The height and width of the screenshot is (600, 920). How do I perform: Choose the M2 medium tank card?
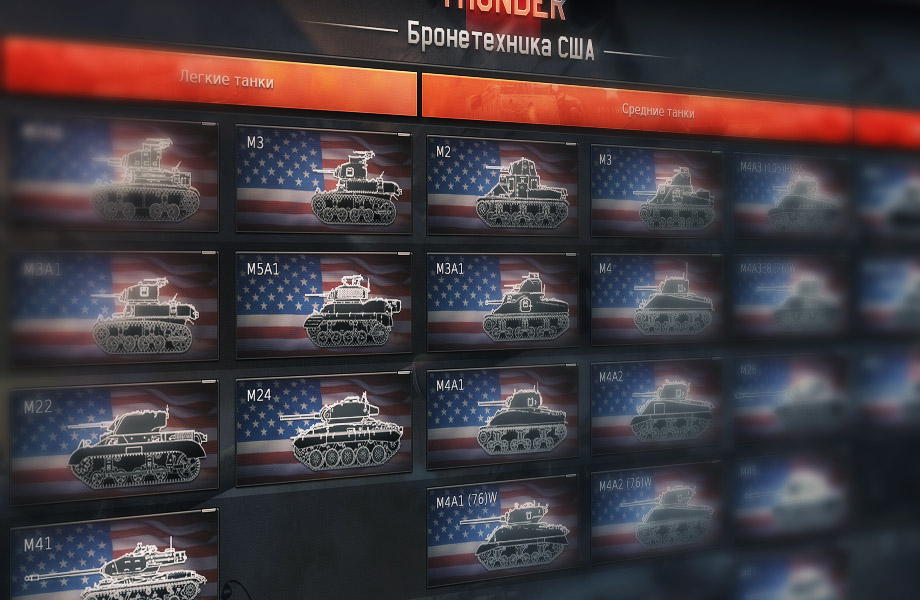tap(502, 187)
